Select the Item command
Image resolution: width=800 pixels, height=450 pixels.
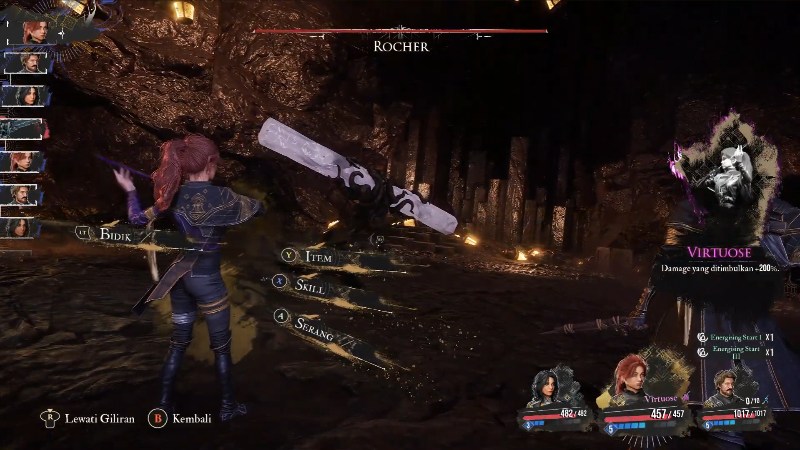[x=313, y=258]
